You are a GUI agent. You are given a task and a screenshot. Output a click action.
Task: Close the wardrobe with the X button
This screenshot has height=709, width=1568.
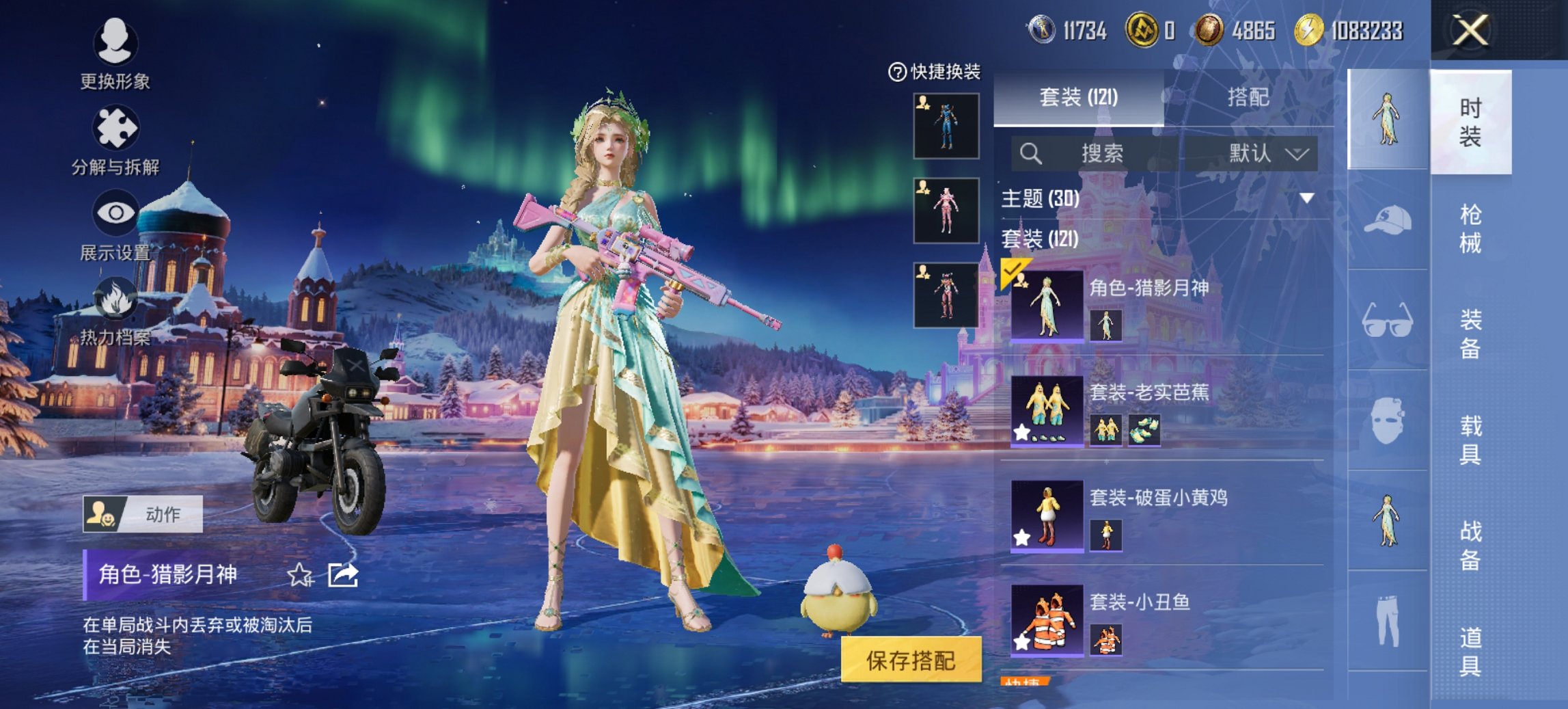coord(1470,31)
